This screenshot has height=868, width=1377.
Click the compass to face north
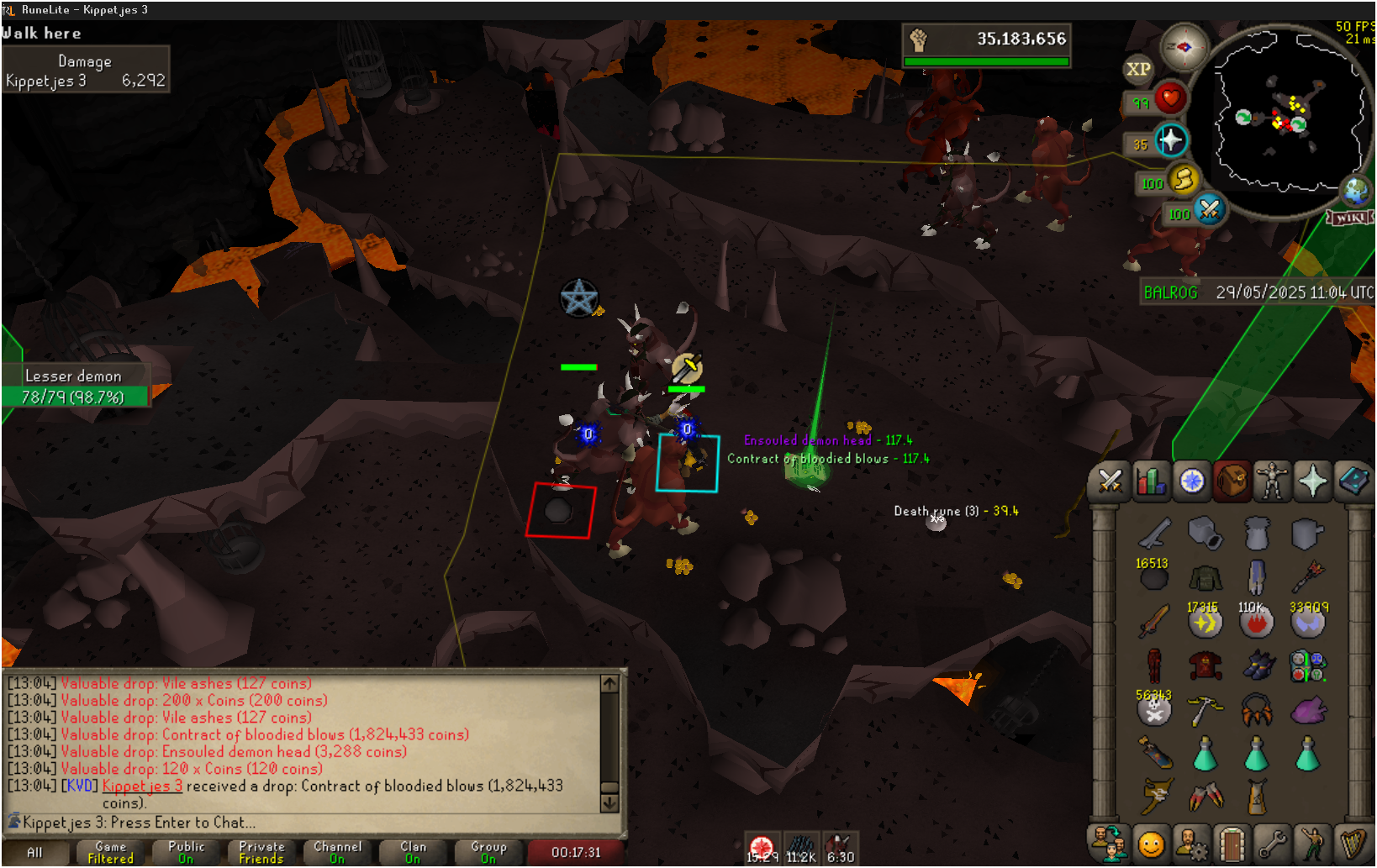click(x=1184, y=48)
